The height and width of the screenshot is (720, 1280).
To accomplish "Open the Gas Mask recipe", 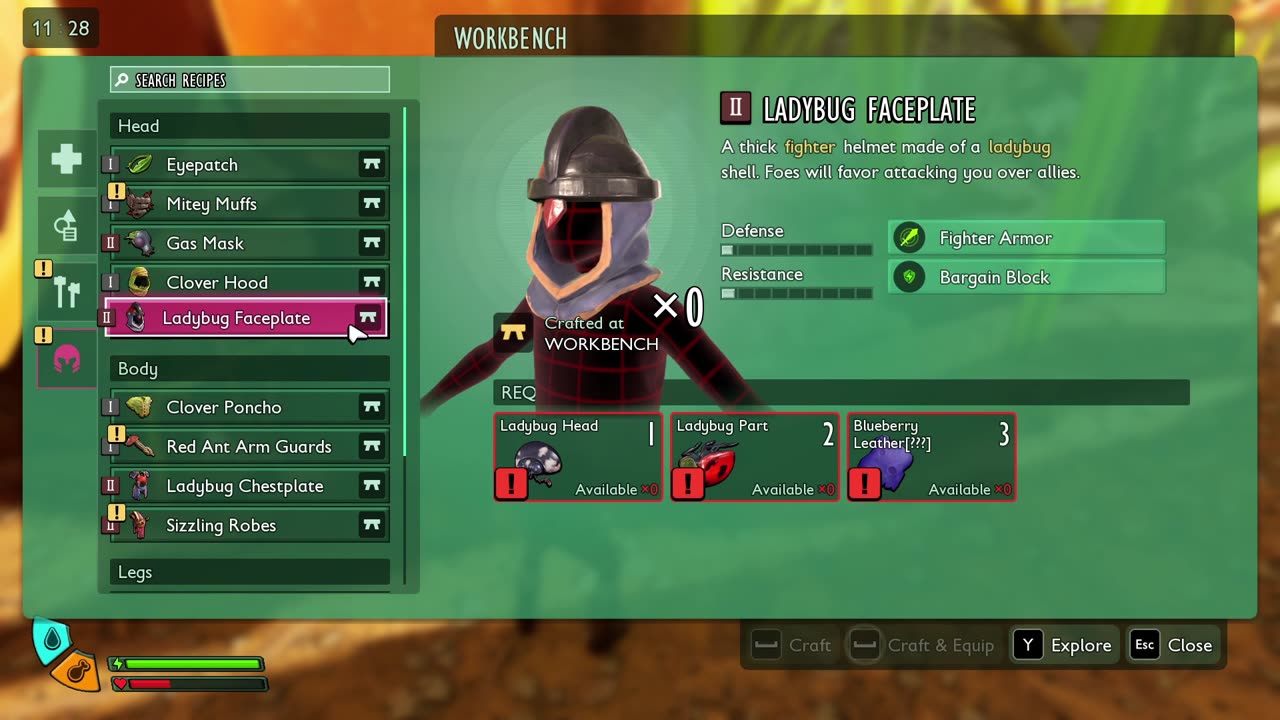I will click(246, 243).
